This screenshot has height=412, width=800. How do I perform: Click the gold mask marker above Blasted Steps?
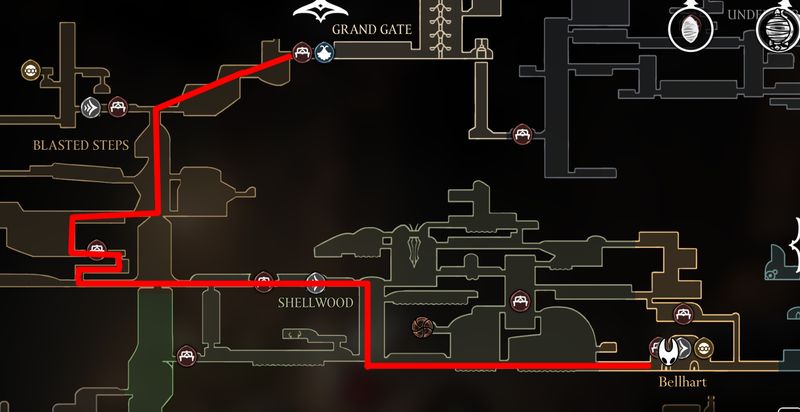31,70
